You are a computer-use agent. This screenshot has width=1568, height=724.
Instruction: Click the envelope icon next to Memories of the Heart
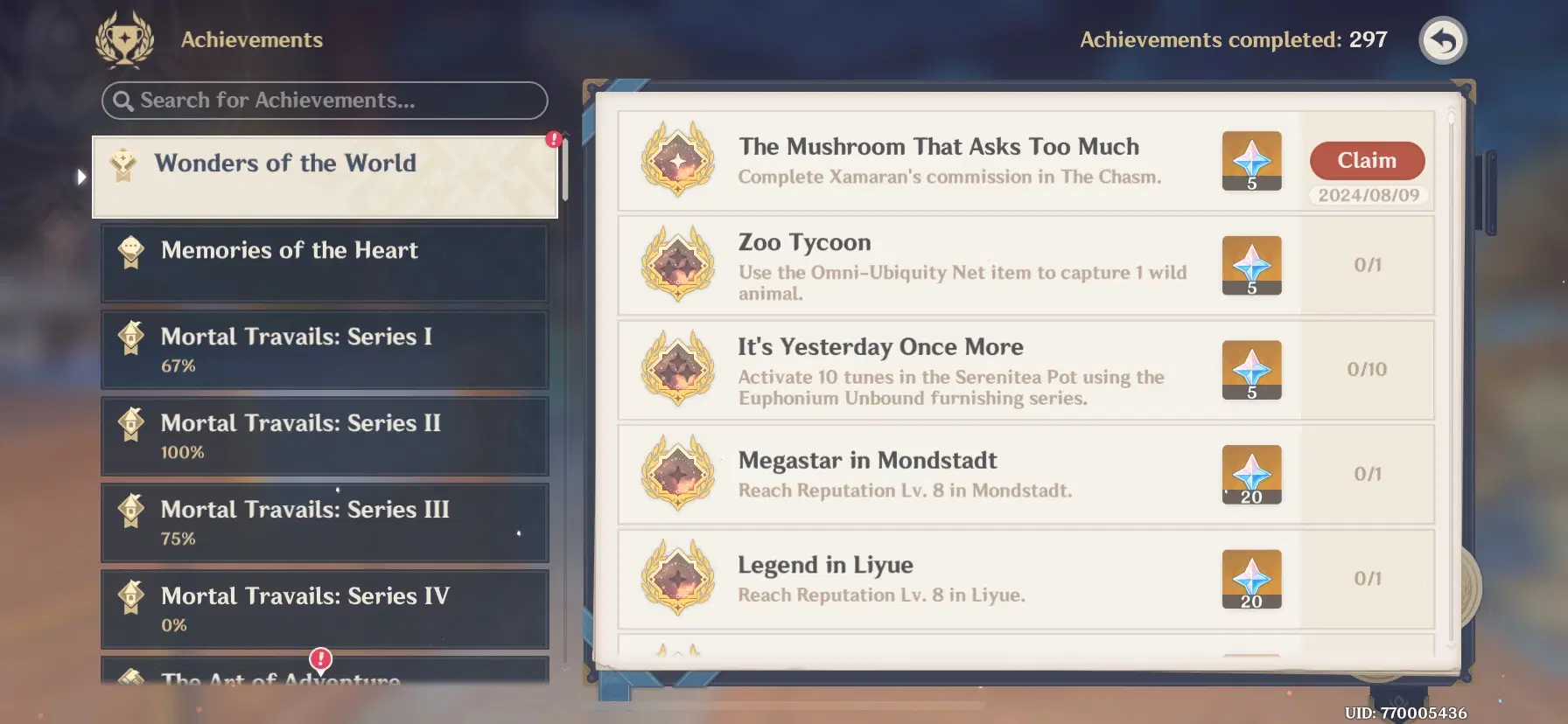(130, 251)
